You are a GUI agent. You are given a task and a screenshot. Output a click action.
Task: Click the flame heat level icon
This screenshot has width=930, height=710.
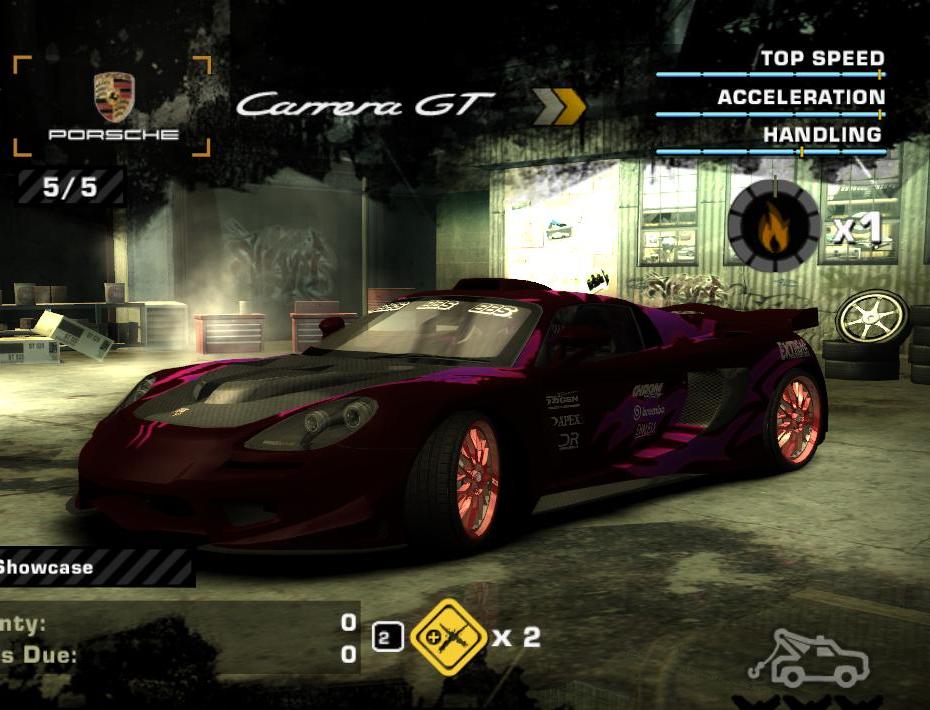click(x=773, y=227)
